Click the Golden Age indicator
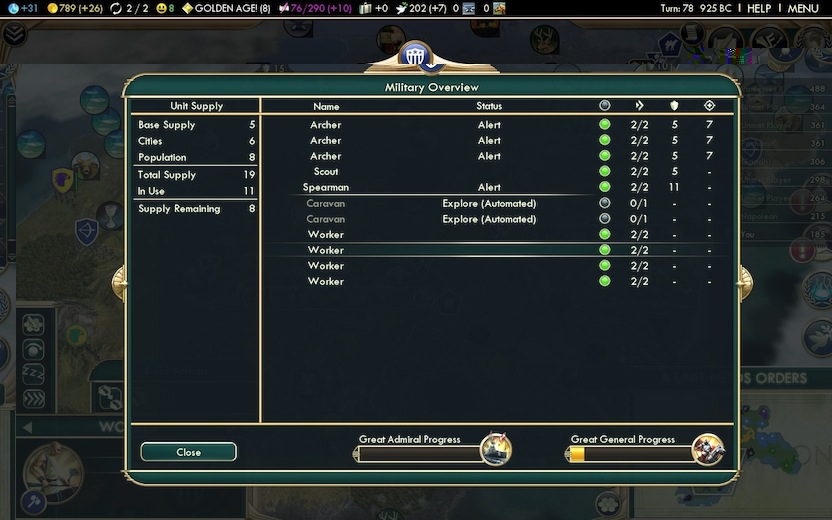This screenshot has width=832, height=520. click(225, 8)
